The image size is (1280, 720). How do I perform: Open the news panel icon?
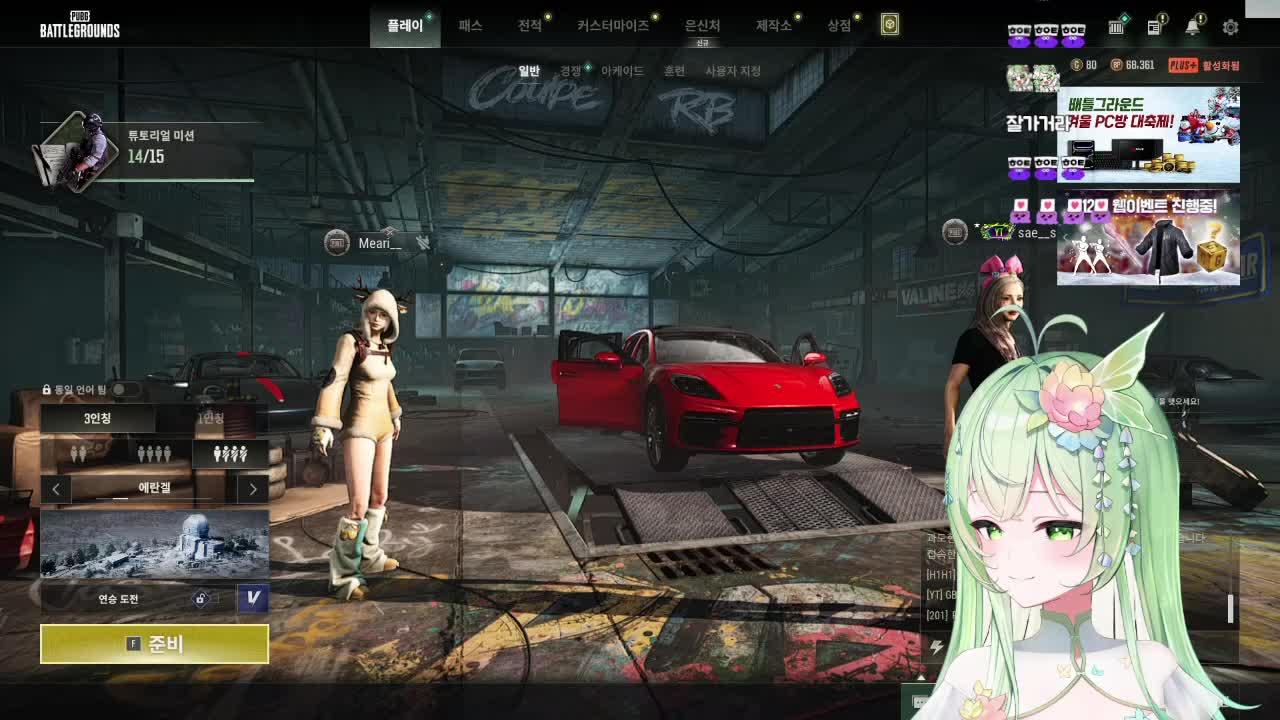[x=1154, y=27]
